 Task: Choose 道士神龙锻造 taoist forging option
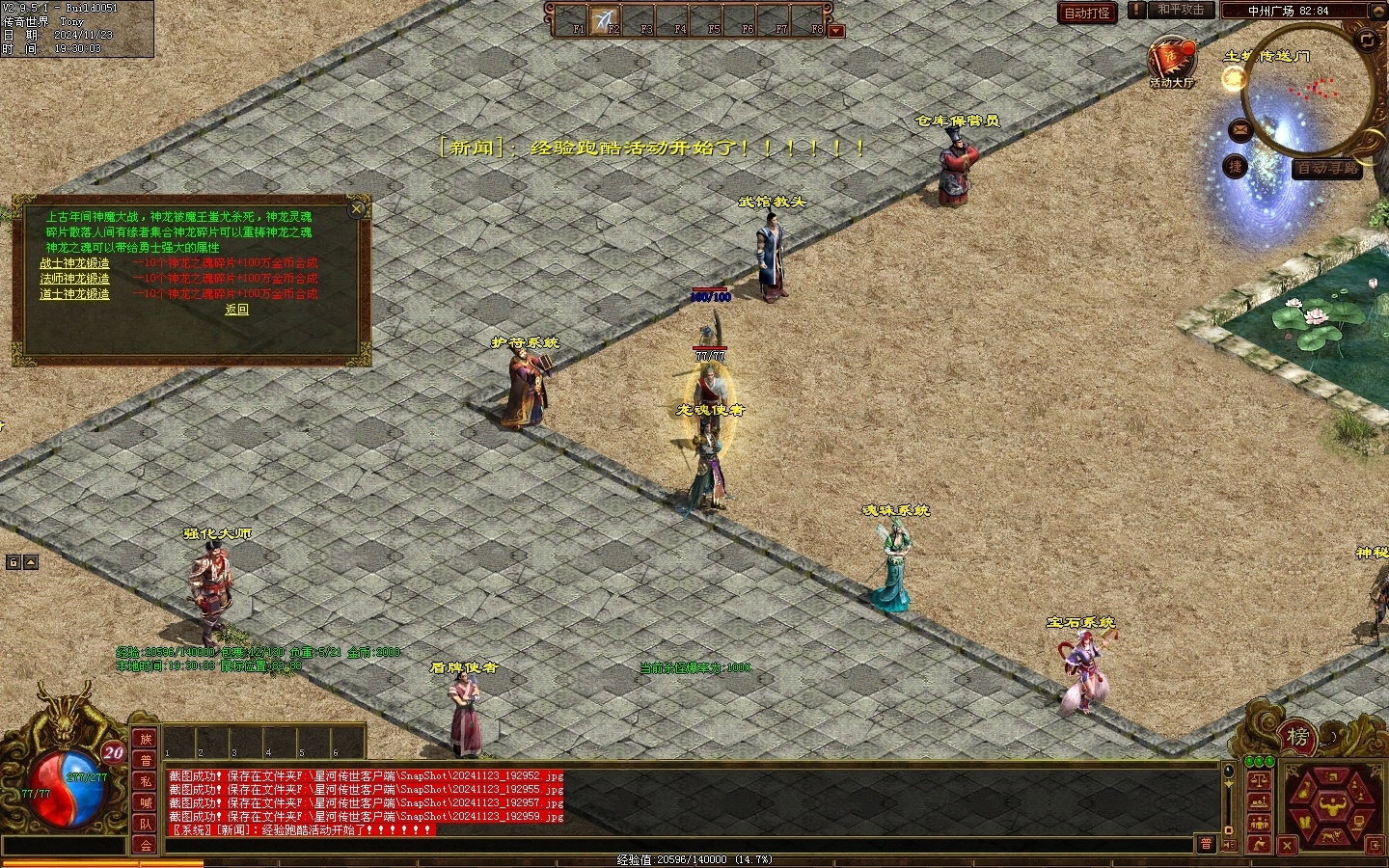coord(74,294)
